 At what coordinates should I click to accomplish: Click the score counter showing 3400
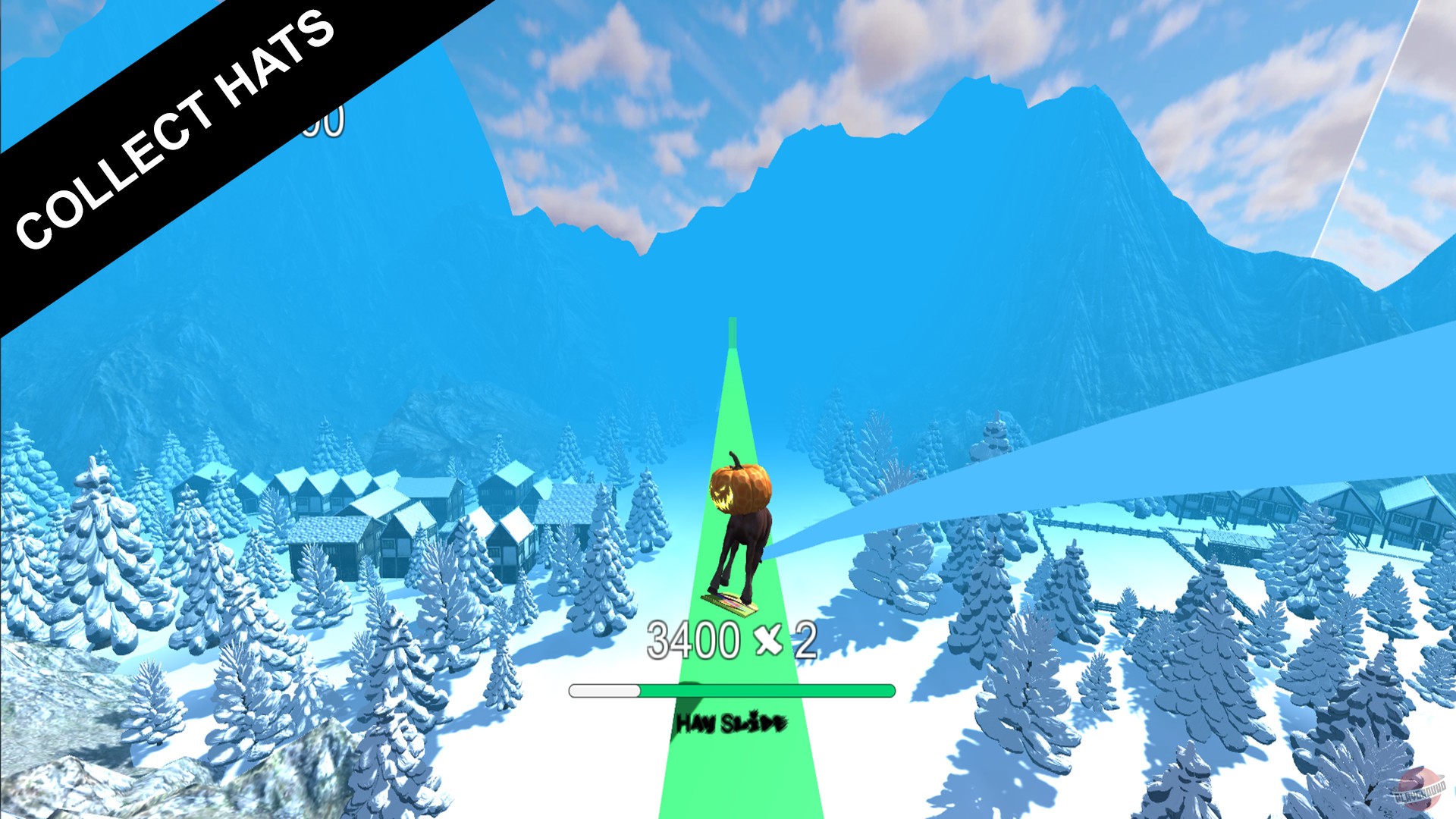[694, 639]
